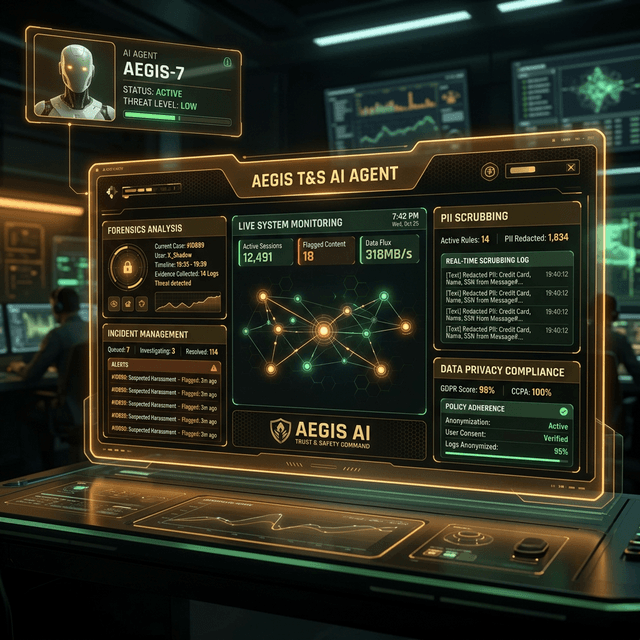Select the large central network node
640x640 pixels.
click(323, 329)
